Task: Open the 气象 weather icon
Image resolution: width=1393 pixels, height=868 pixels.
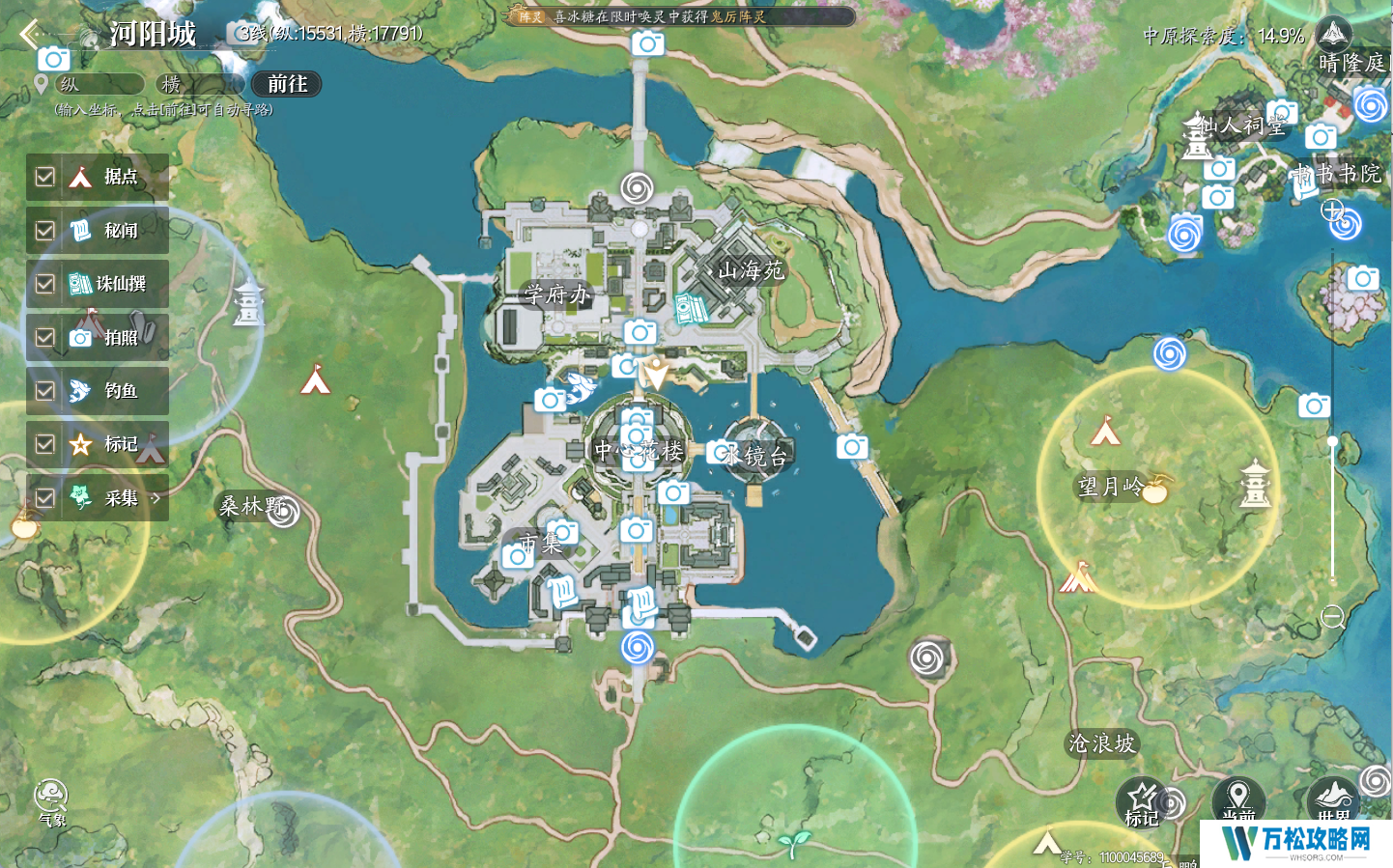Action: click(x=51, y=800)
